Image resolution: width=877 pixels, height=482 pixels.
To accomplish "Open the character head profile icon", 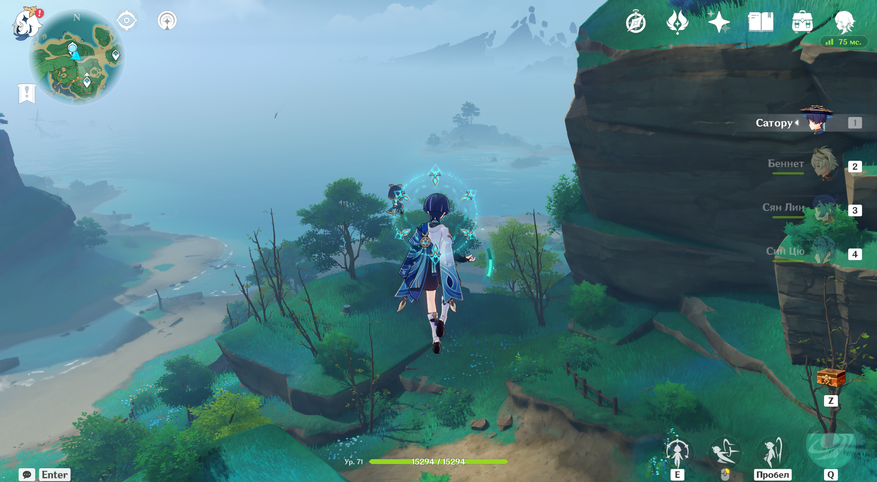I will (x=845, y=22).
